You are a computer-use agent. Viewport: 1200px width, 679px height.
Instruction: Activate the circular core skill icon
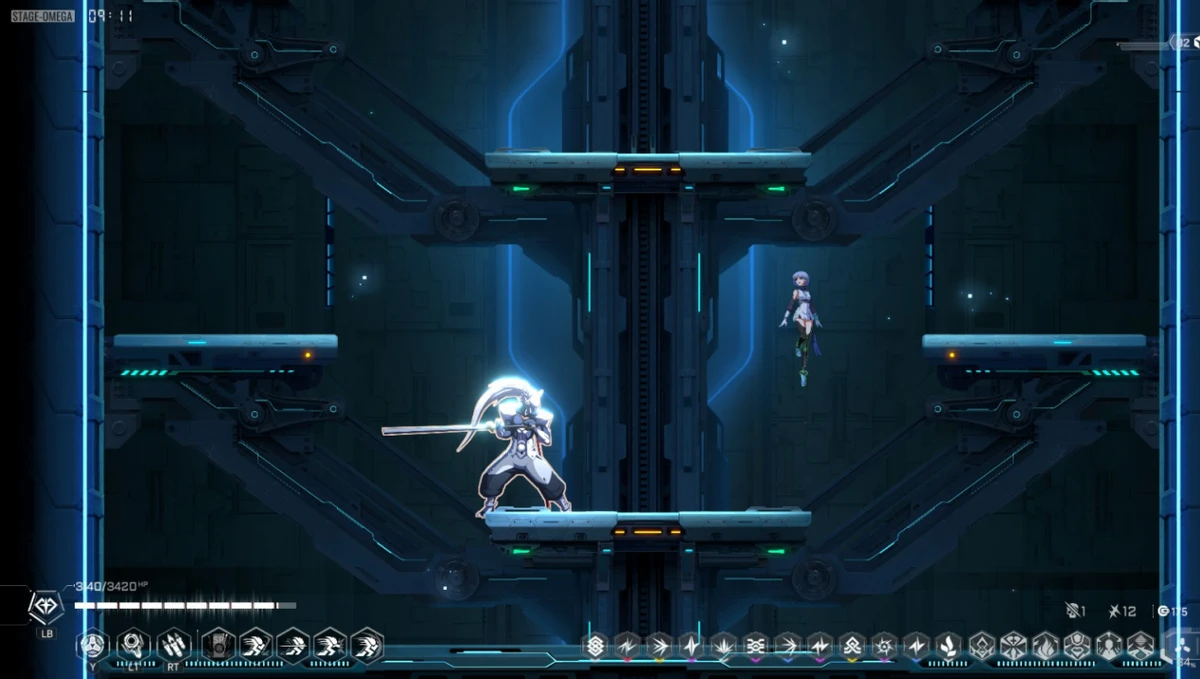coord(93,645)
